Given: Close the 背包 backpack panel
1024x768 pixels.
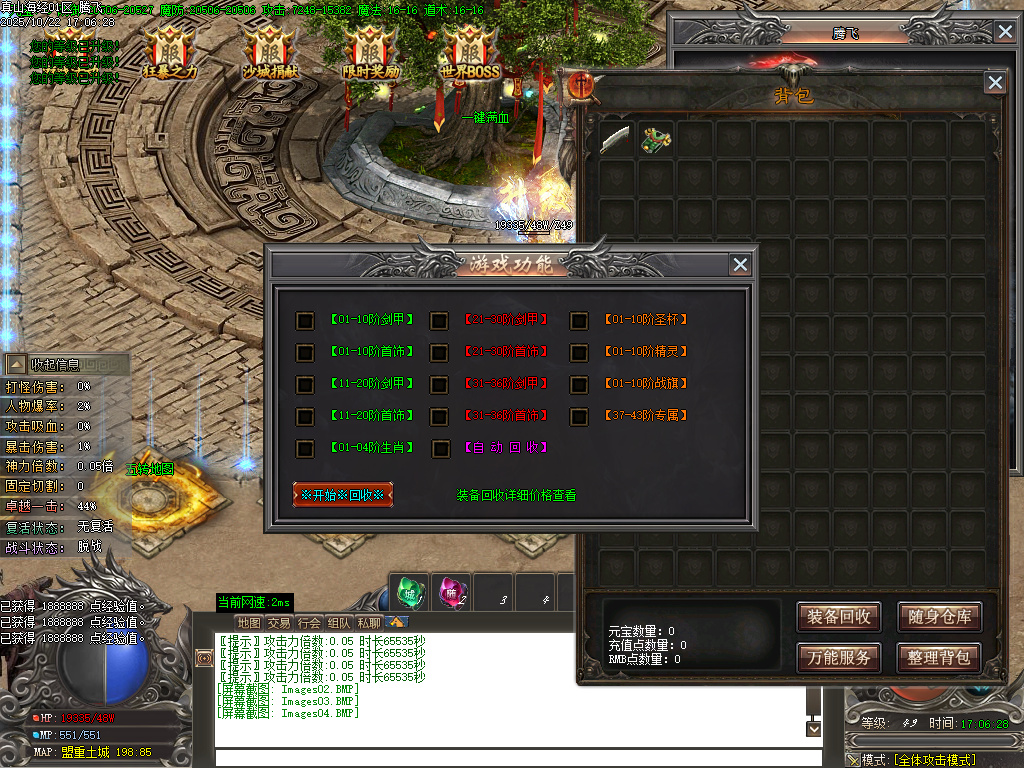Looking at the screenshot, I should 994,82.
